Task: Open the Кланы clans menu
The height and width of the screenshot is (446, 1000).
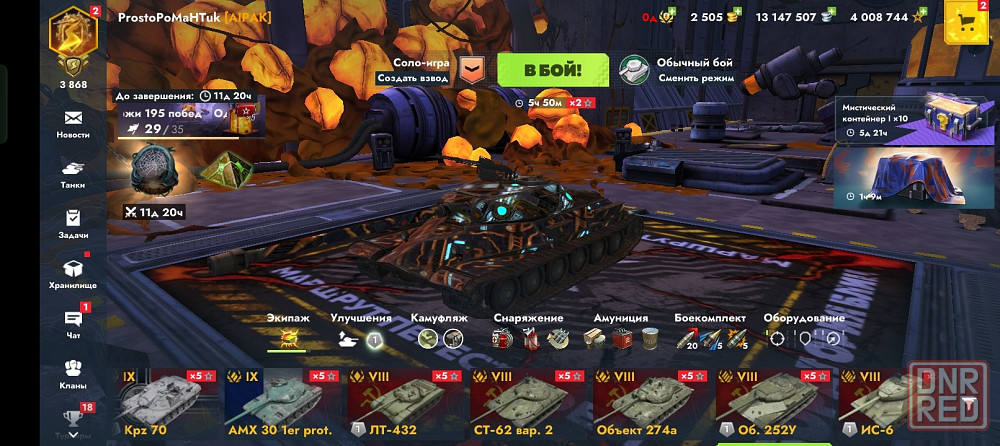Action: (73, 373)
